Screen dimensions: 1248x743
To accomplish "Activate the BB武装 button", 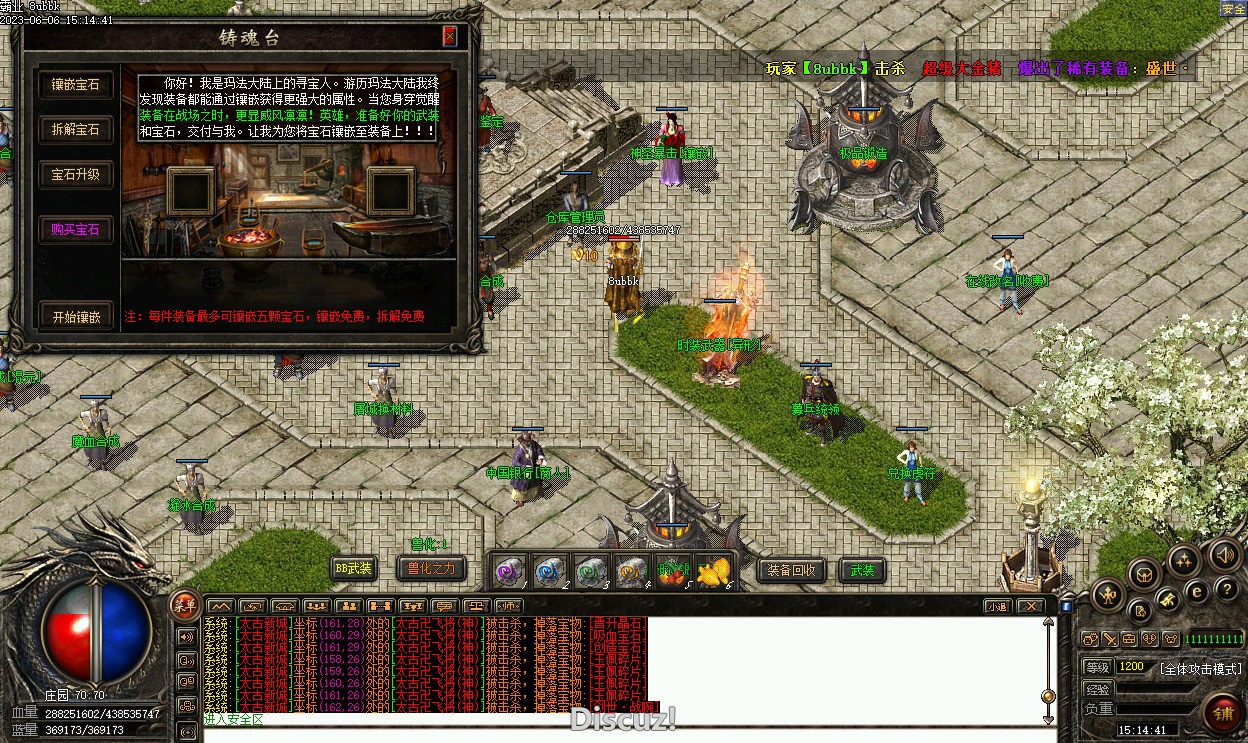I will click(353, 569).
